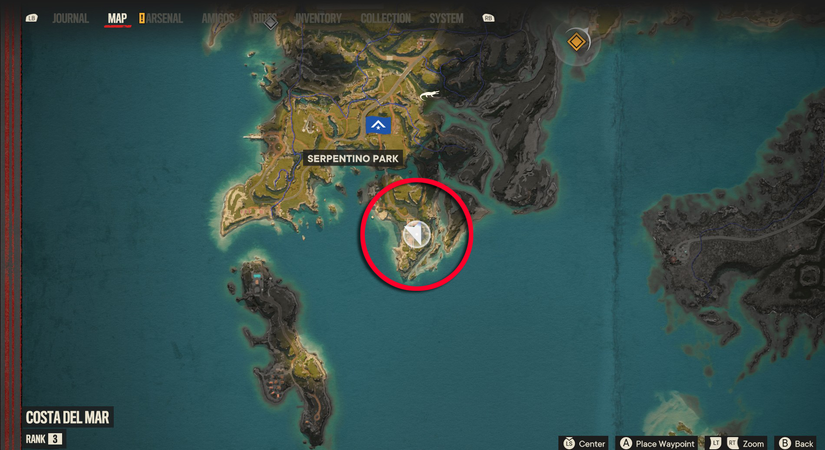Switch to the Collection tab
This screenshot has width=825, height=450.
[385, 18]
